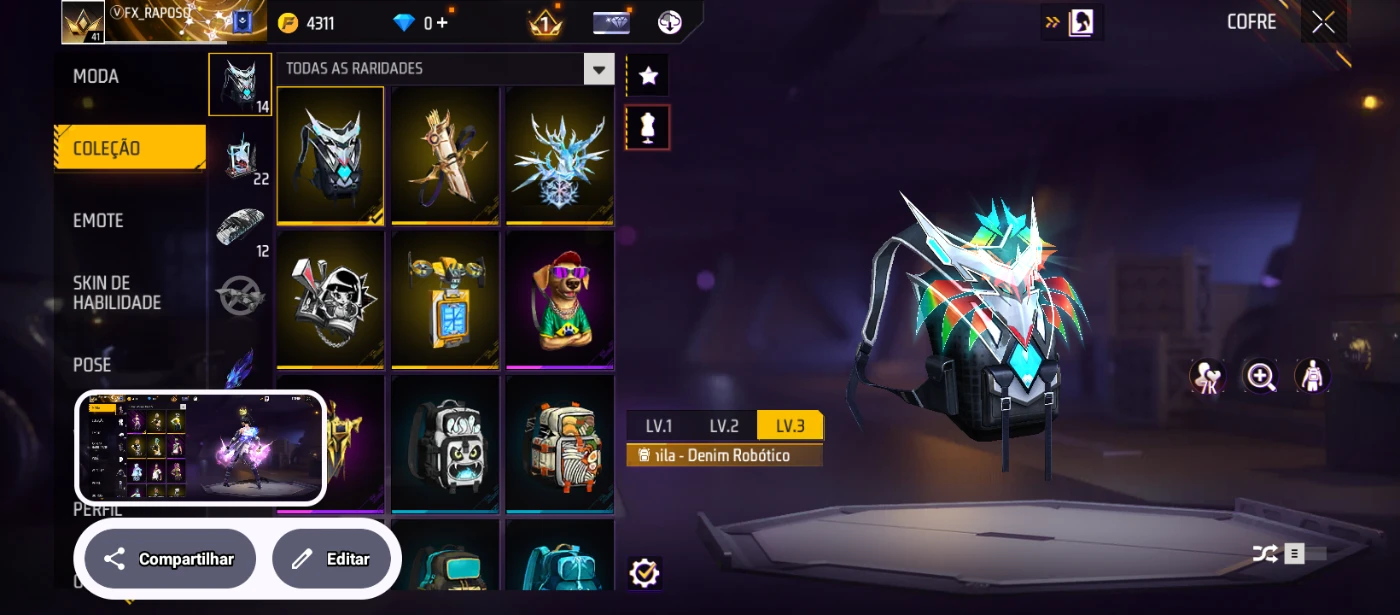Choose the ice crystal snowflake backpack
Screen dimensions: 1400x615
point(559,155)
